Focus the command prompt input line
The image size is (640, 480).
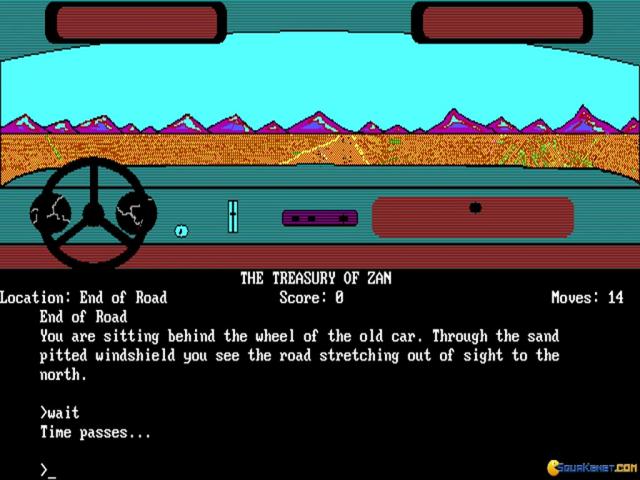click(52, 469)
